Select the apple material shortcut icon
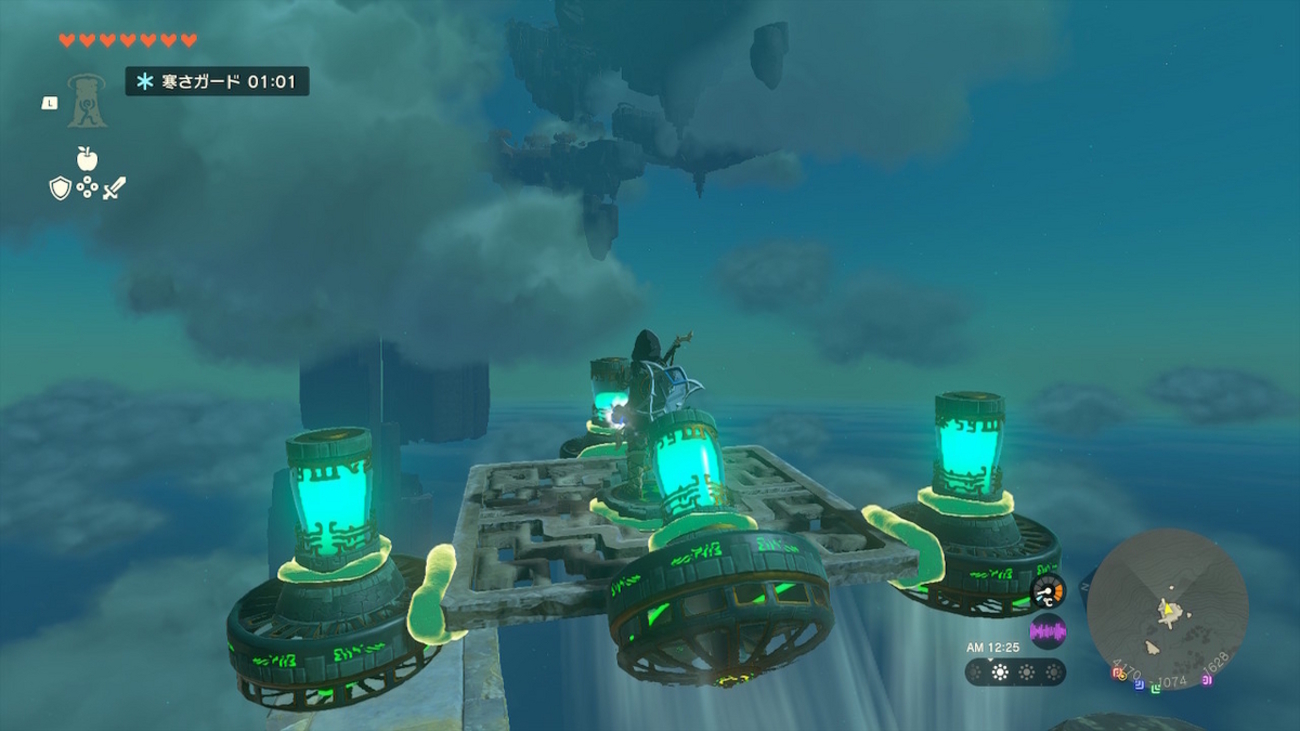Screen dimensions: 1300x731 (87, 158)
